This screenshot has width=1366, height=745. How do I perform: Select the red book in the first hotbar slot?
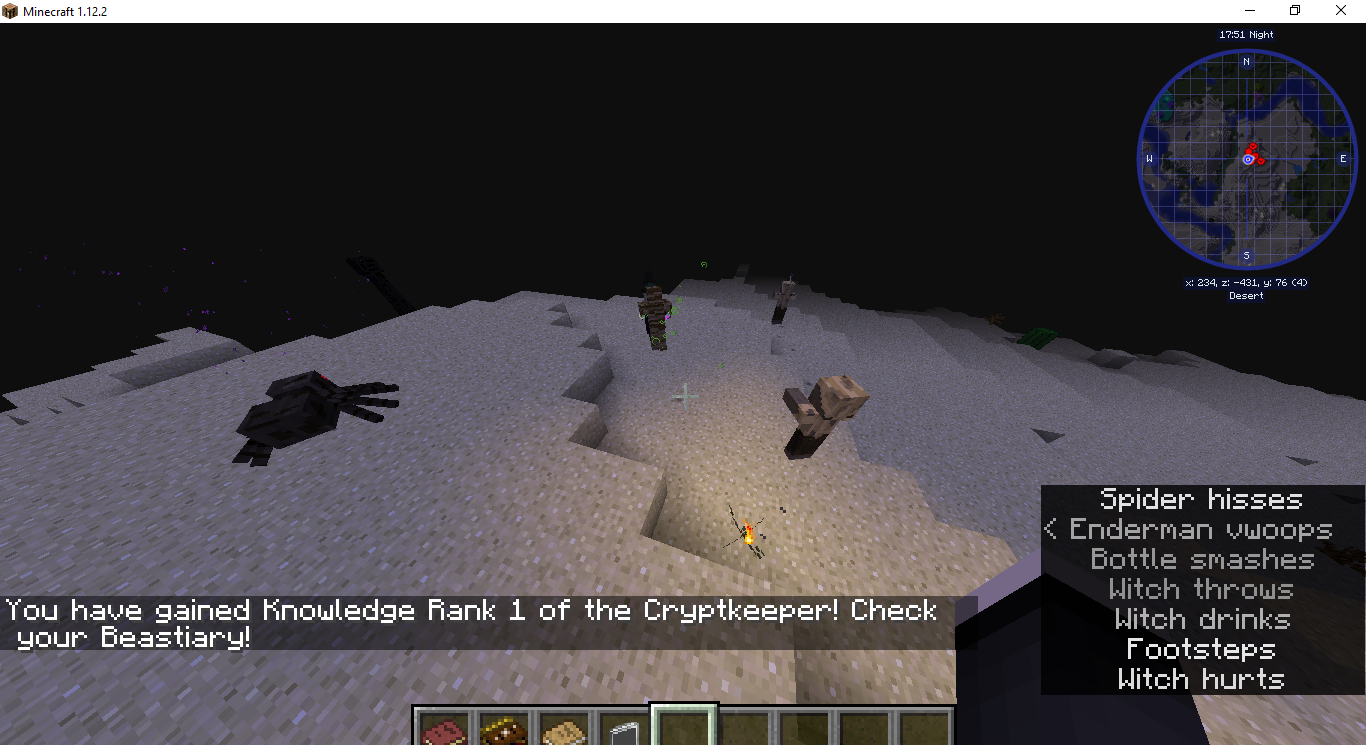(443, 731)
